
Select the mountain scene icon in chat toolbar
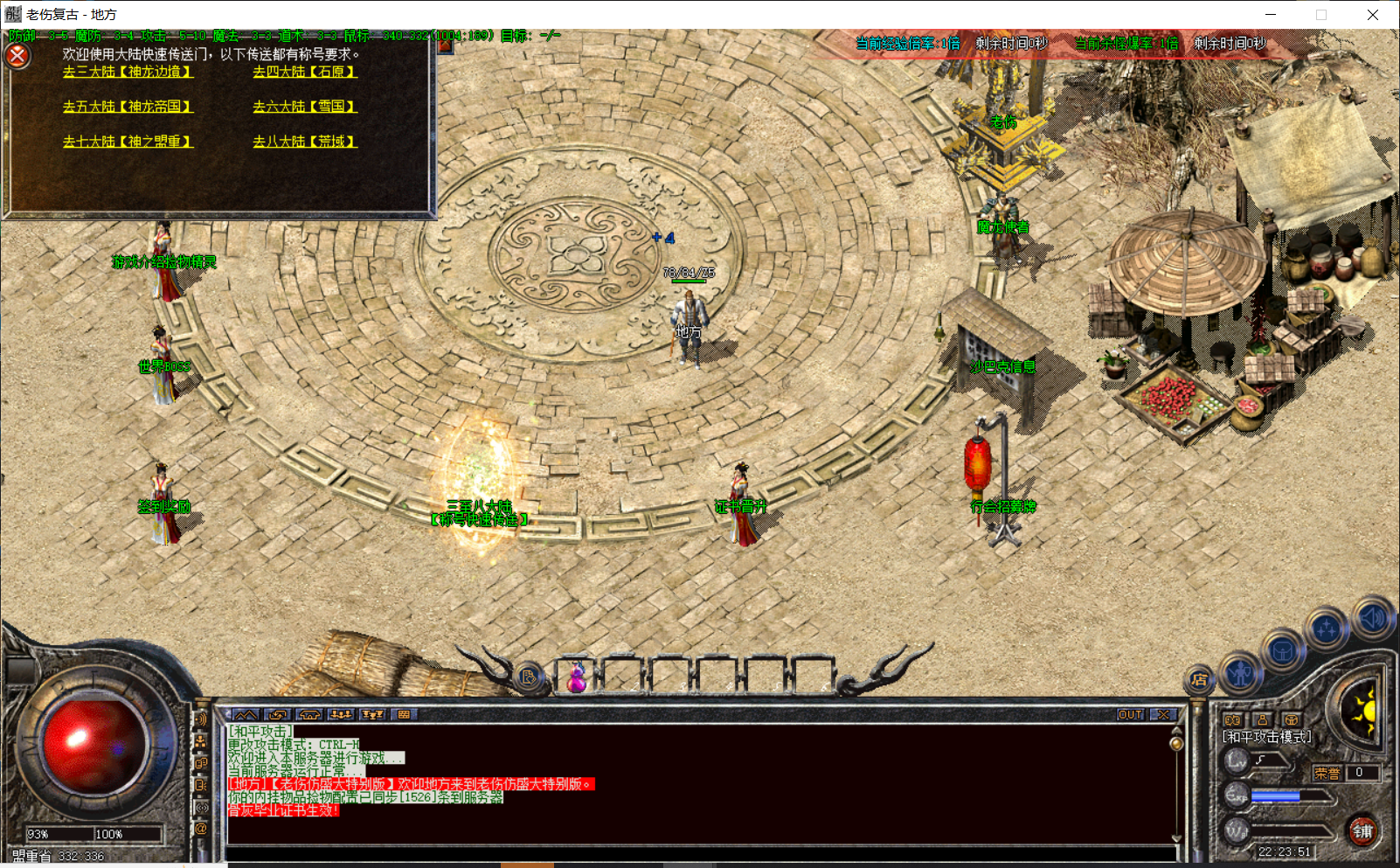click(245, 714)
